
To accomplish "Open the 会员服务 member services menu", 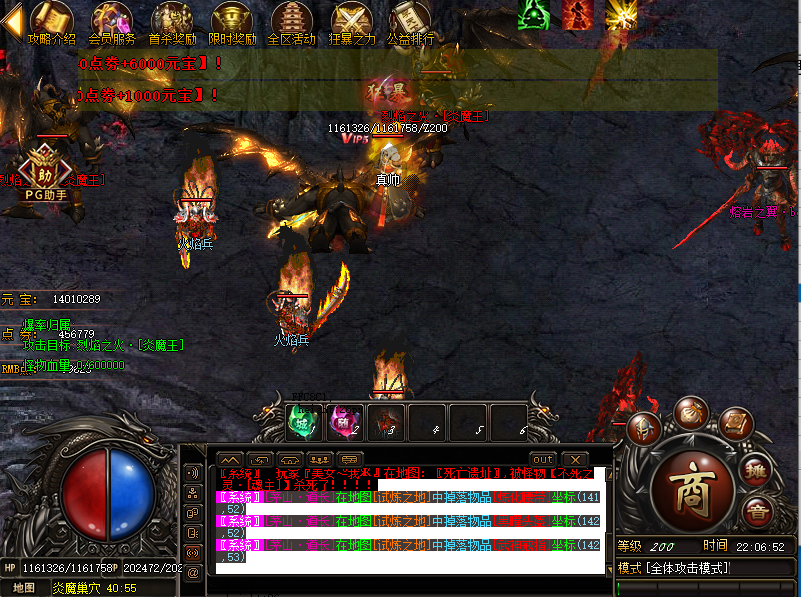I will 111,22.
